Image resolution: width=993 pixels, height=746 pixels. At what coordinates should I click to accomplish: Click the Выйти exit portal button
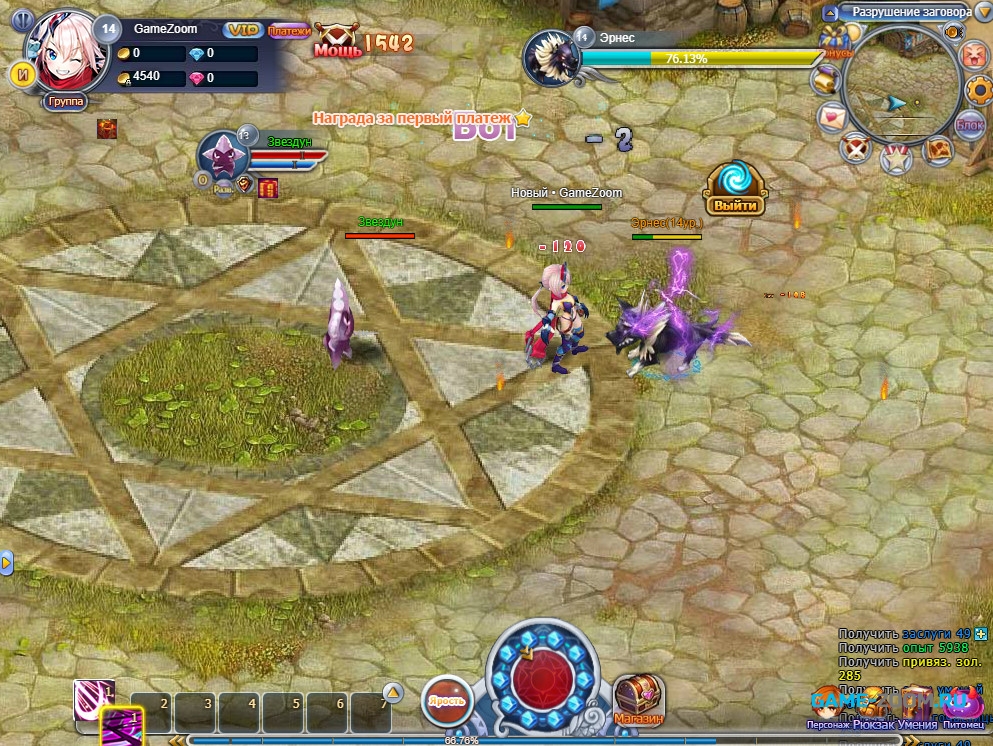pos(734,191)
